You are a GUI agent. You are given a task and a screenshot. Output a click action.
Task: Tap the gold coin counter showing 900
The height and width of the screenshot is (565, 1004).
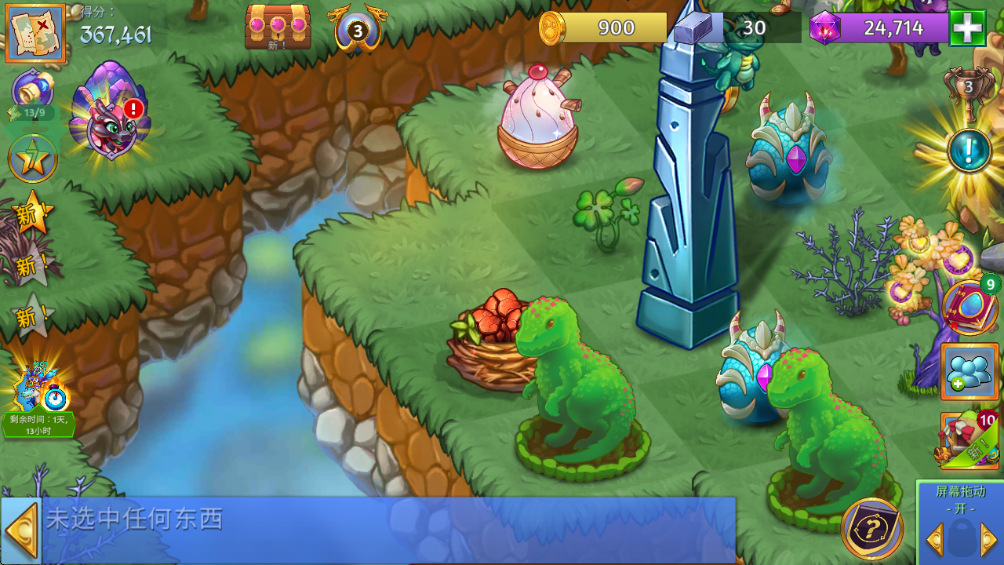coord(603,28)
